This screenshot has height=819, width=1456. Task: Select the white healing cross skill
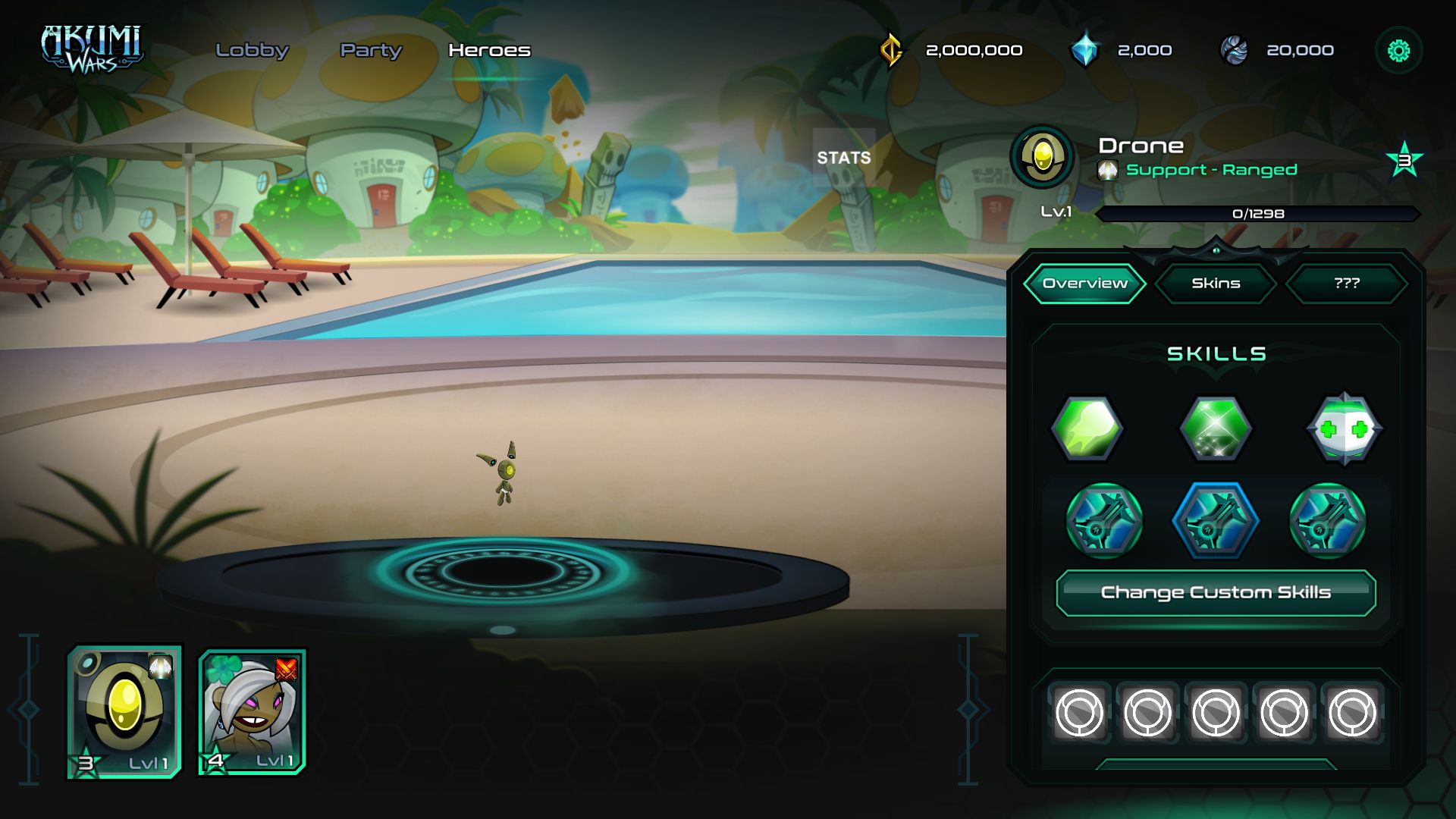pos(1344,428)
